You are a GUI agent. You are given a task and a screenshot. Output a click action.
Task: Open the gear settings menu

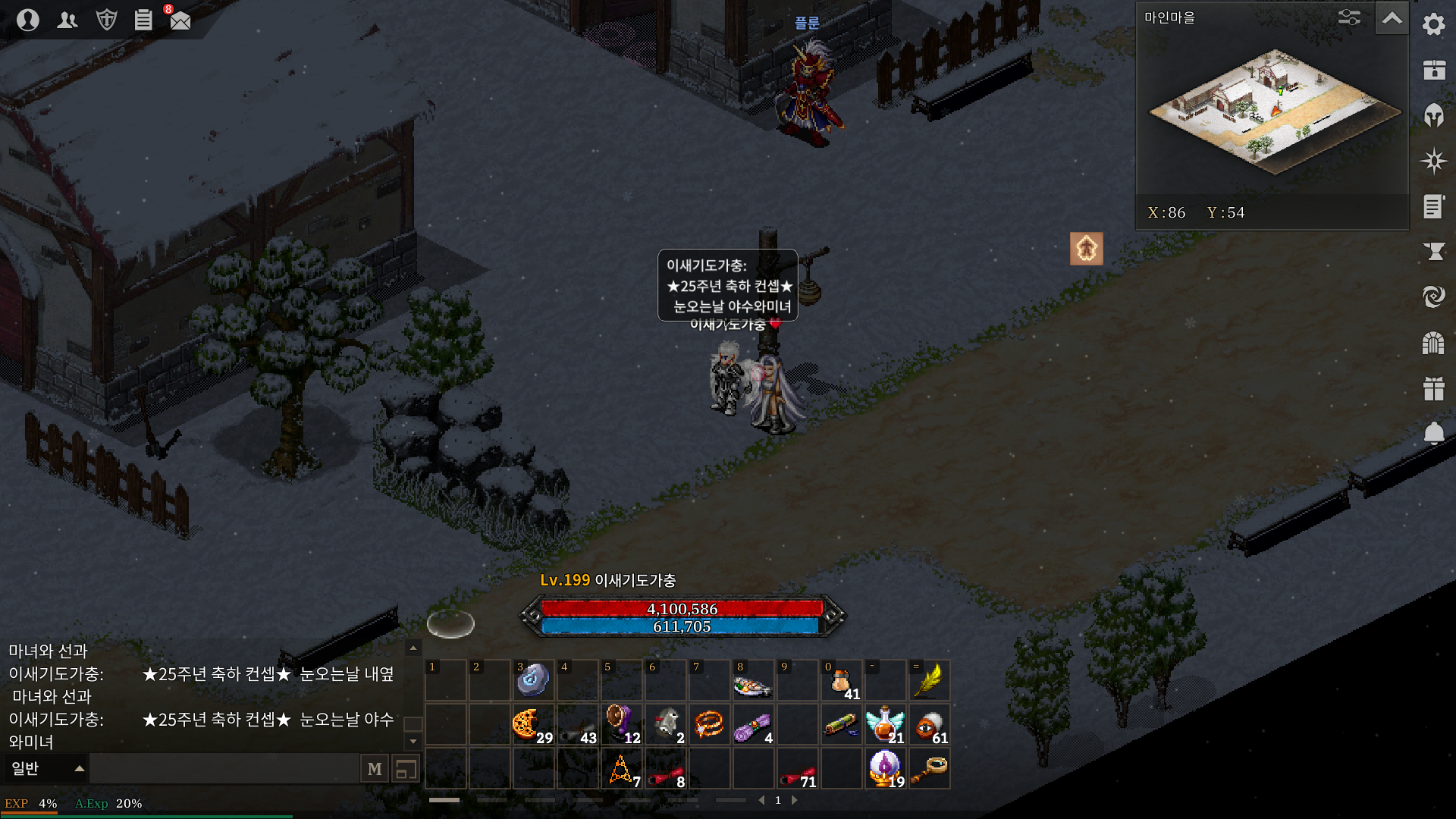point(1433,24)
